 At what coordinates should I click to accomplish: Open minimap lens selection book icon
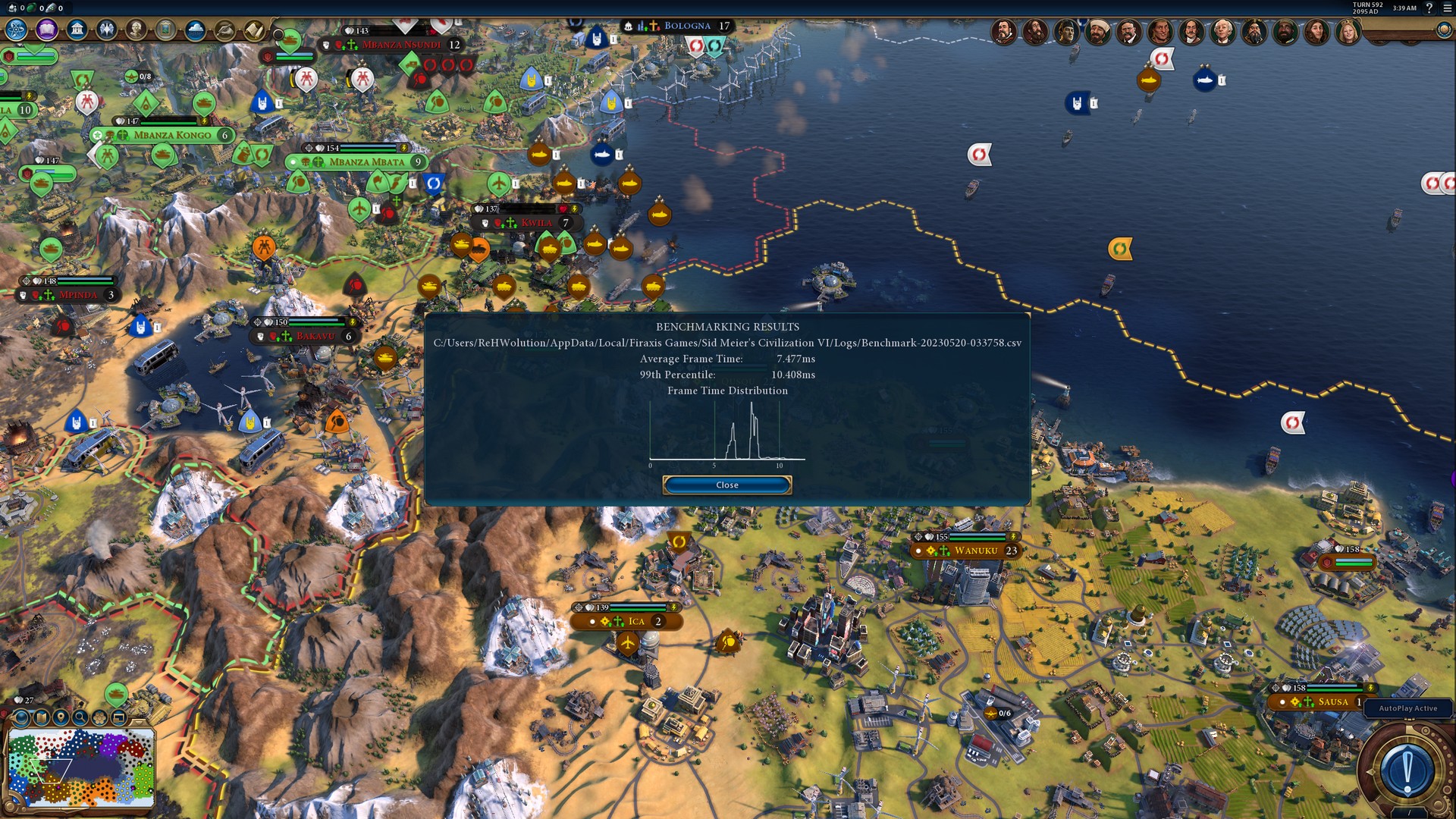(41, 717)
